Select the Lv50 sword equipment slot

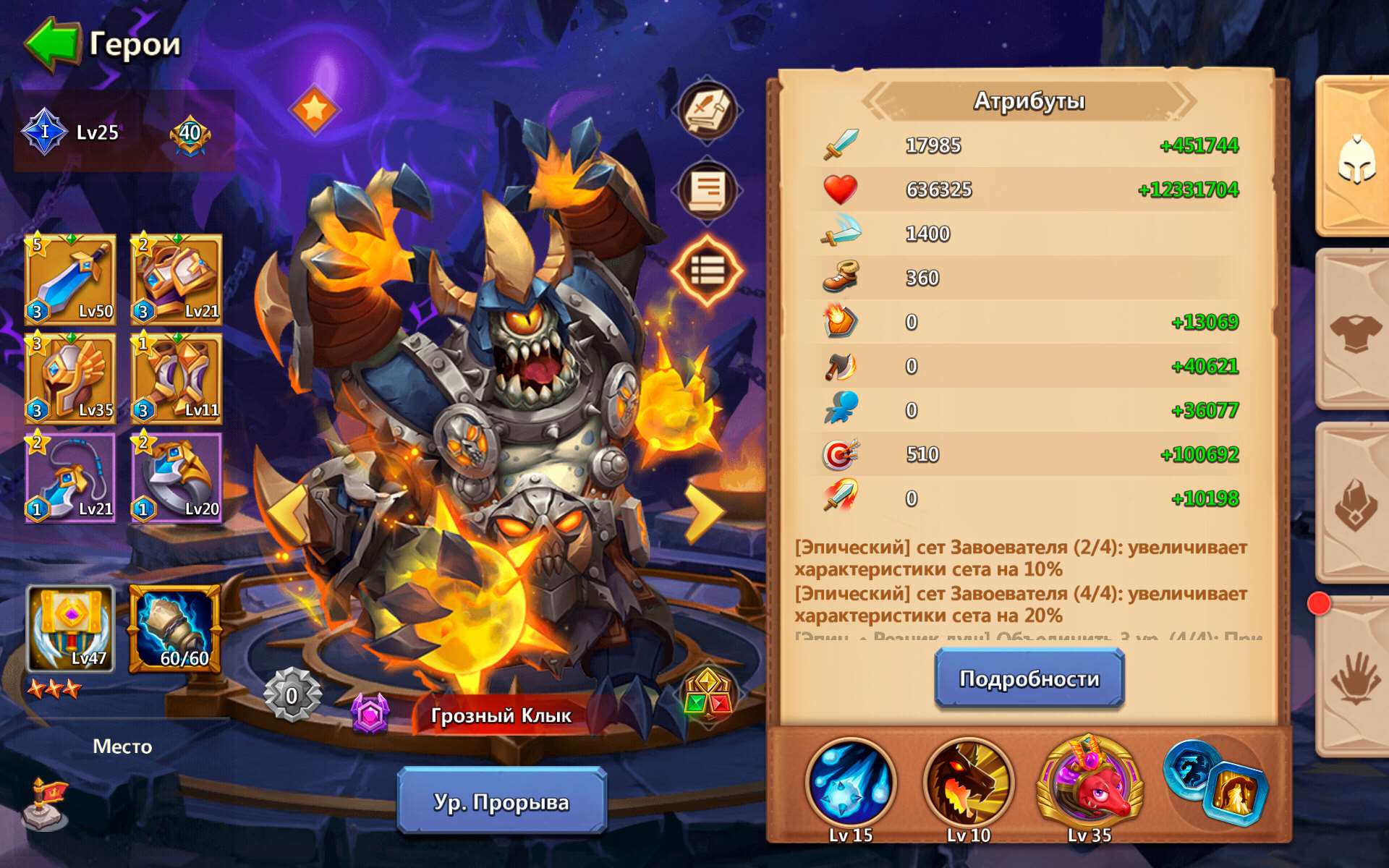tap(70, 282)
